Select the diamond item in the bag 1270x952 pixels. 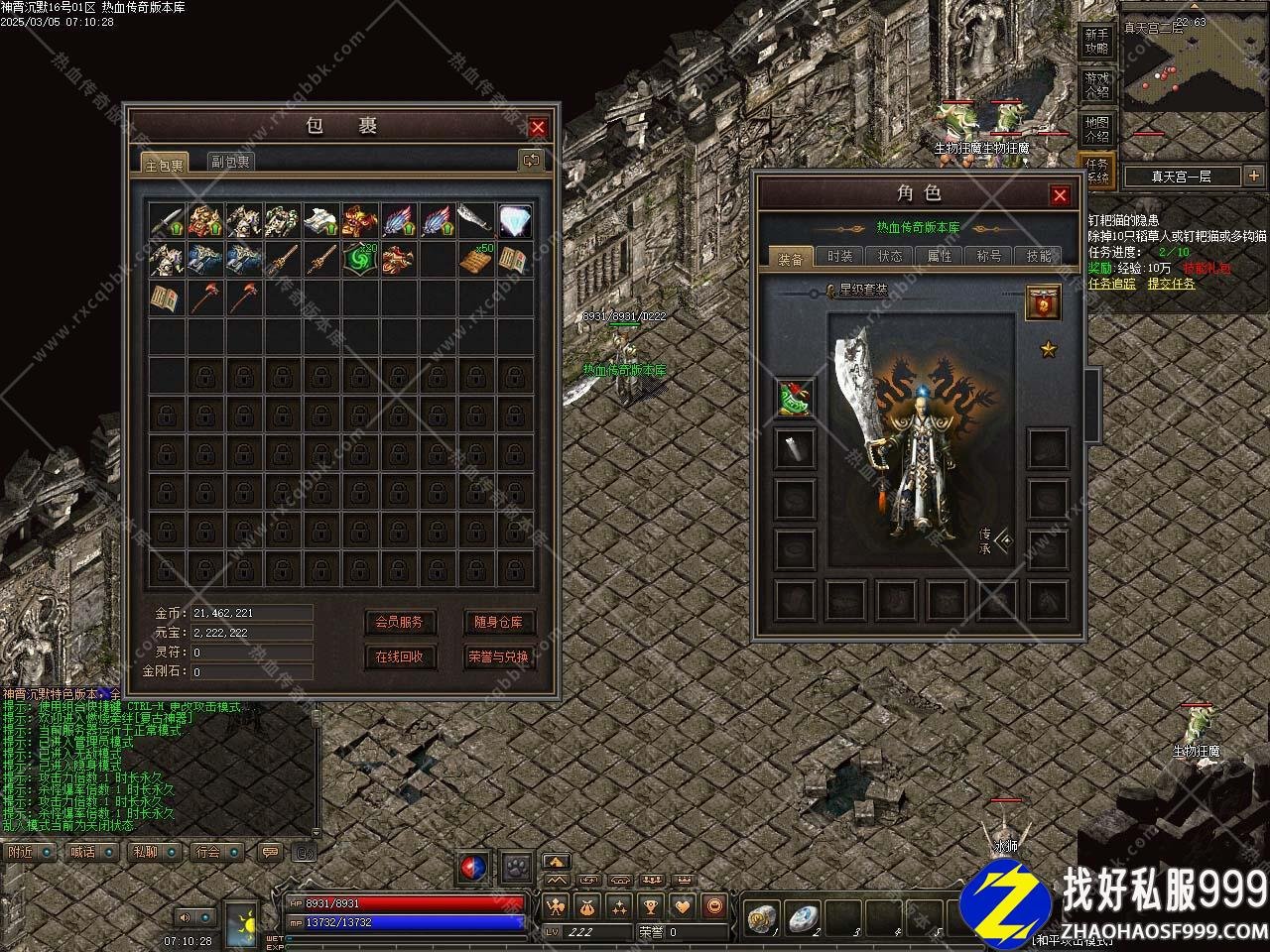click(514, 220)
